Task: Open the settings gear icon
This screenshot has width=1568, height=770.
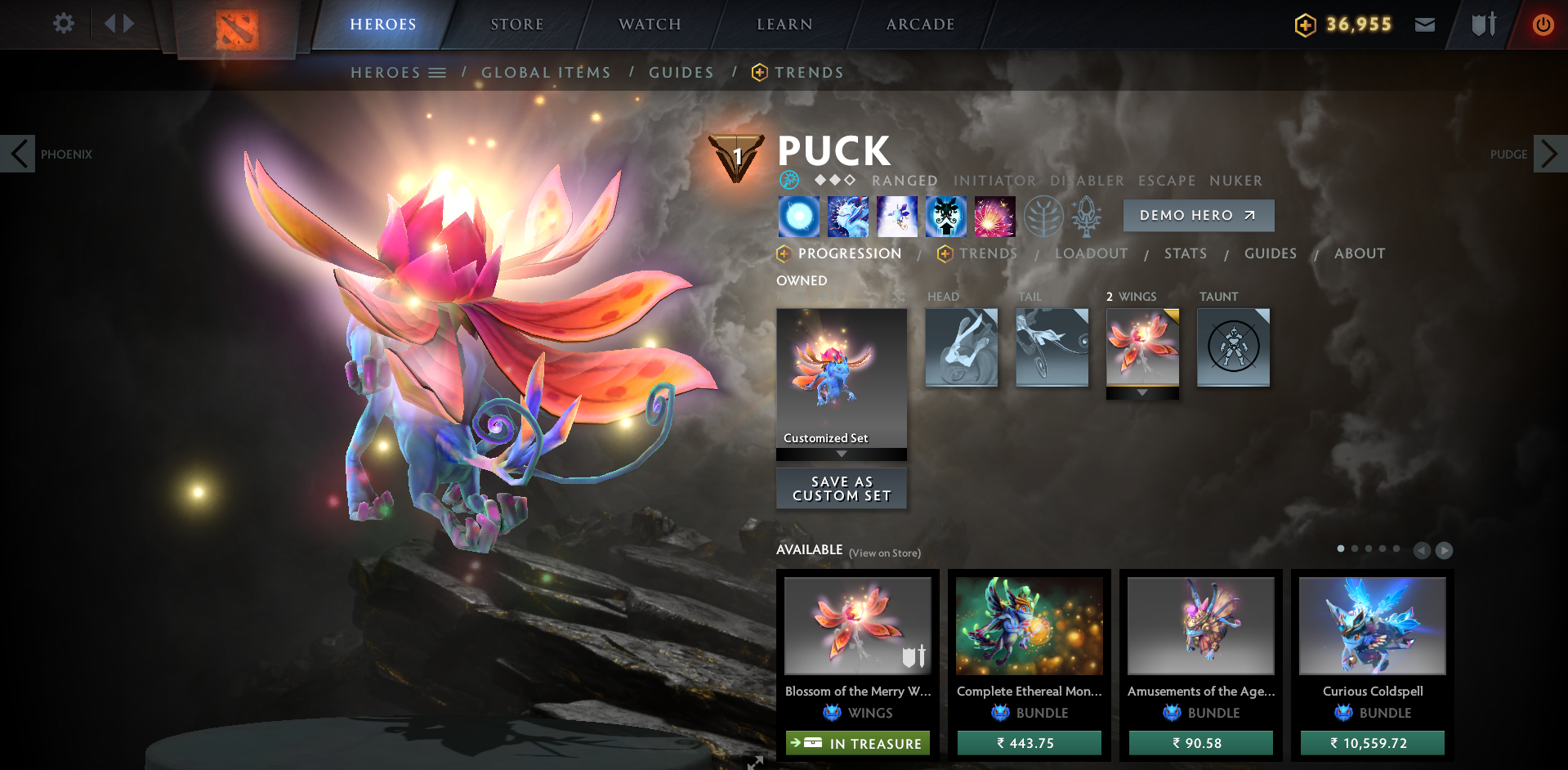Action: [63, 24]
